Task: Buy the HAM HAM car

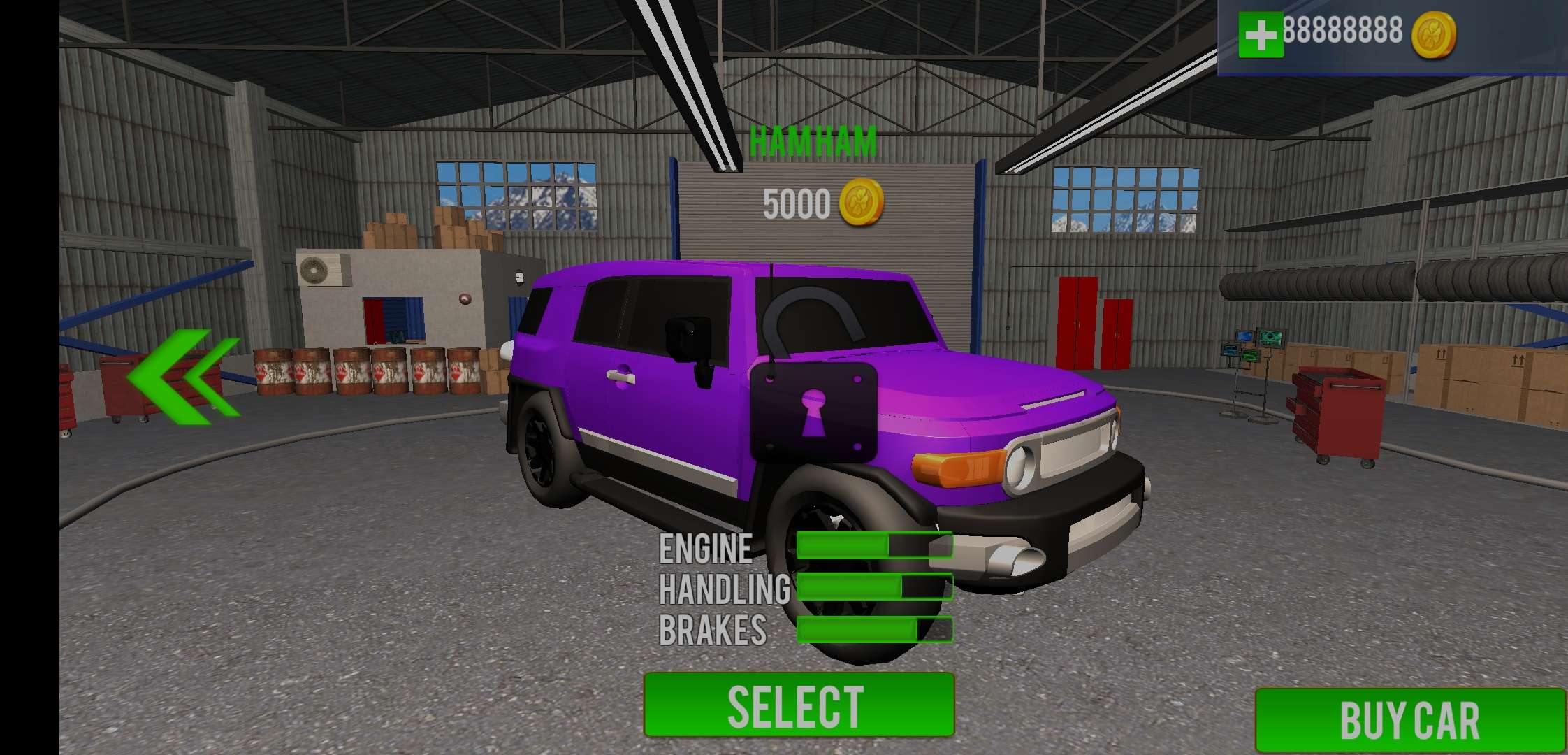Action: point(1409,720)
